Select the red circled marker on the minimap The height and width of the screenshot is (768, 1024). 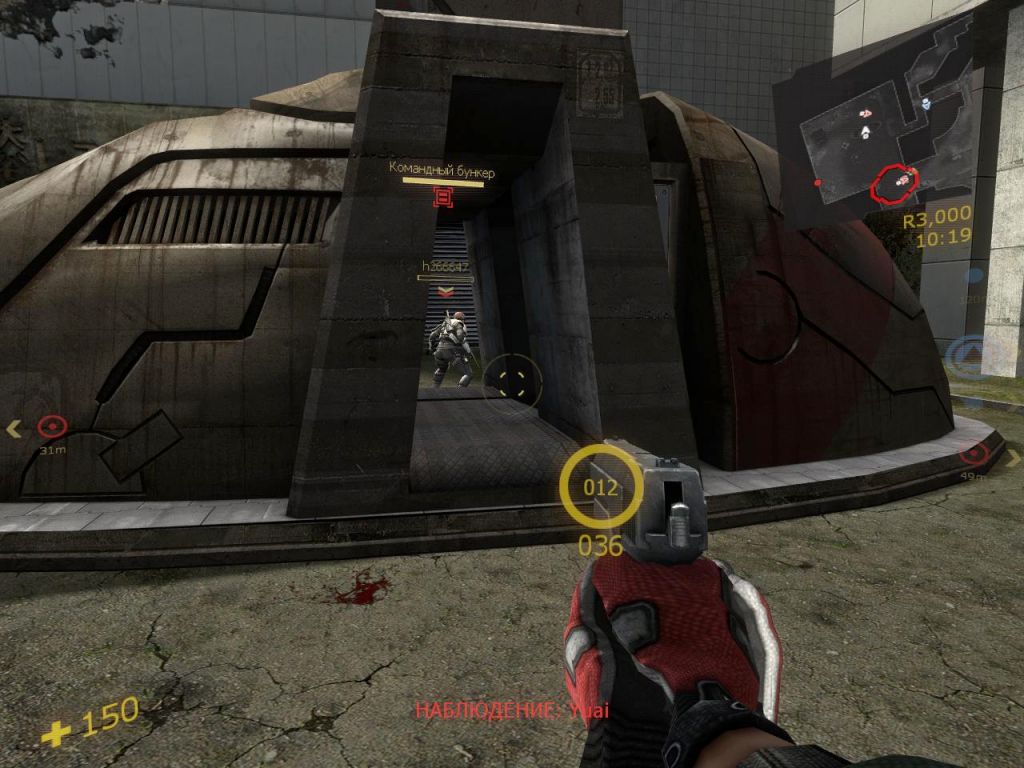(x=894, y=181)
